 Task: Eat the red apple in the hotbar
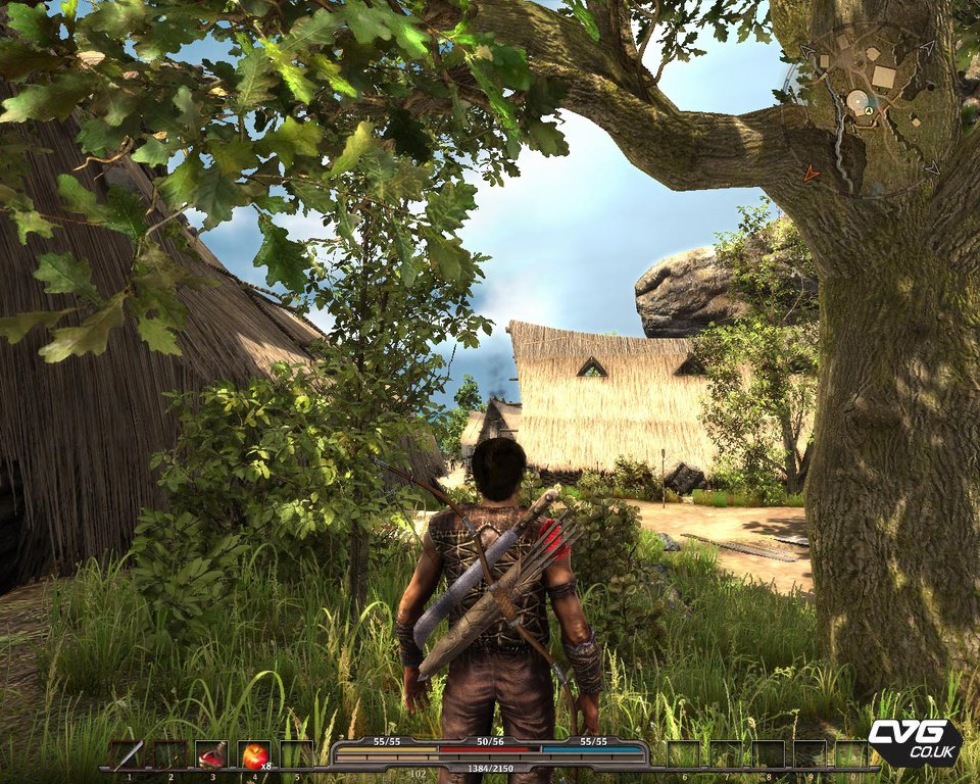tap(255, 755)
